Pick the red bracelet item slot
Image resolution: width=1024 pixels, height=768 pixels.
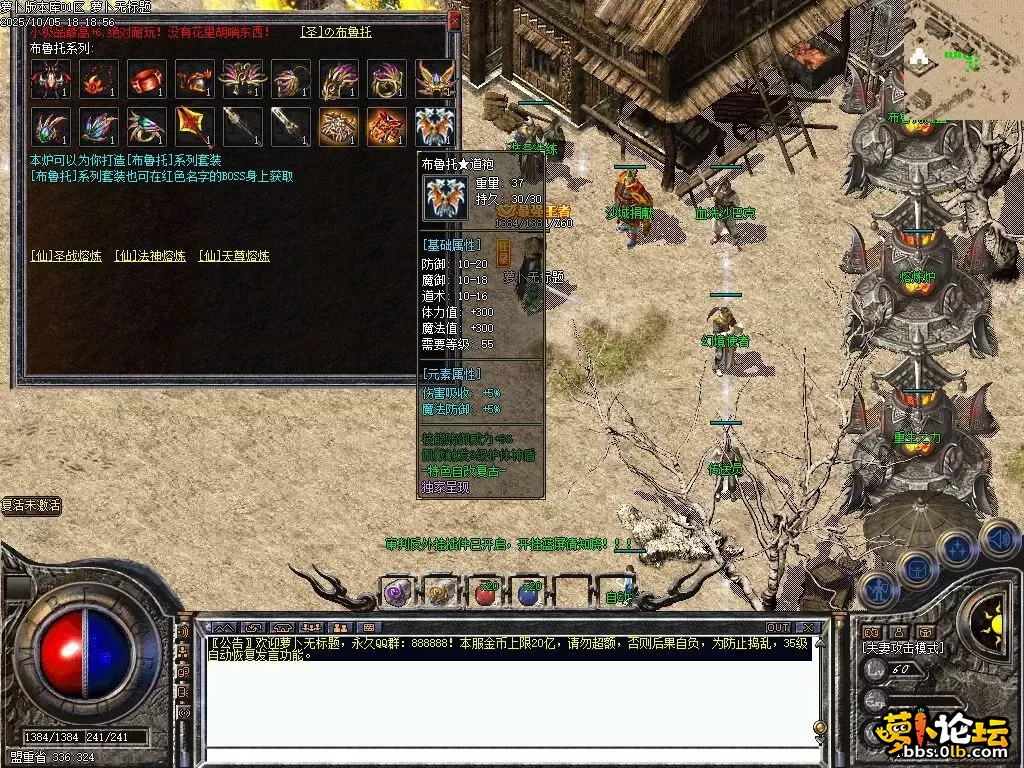tap(147, 79)
